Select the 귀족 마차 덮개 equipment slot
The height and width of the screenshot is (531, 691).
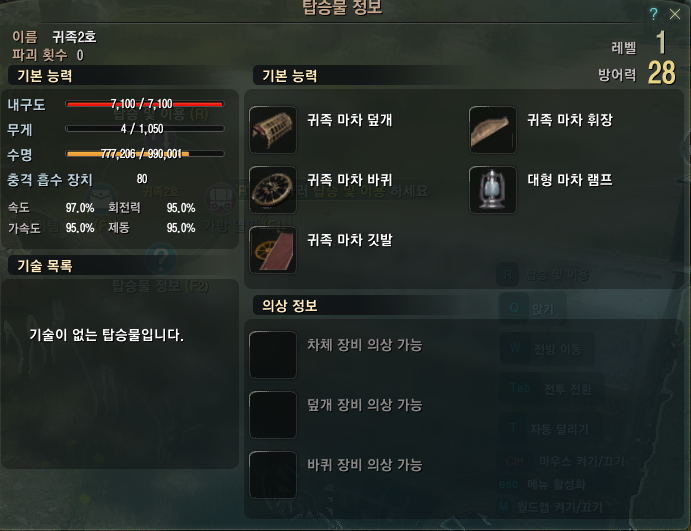coord(273,130)
